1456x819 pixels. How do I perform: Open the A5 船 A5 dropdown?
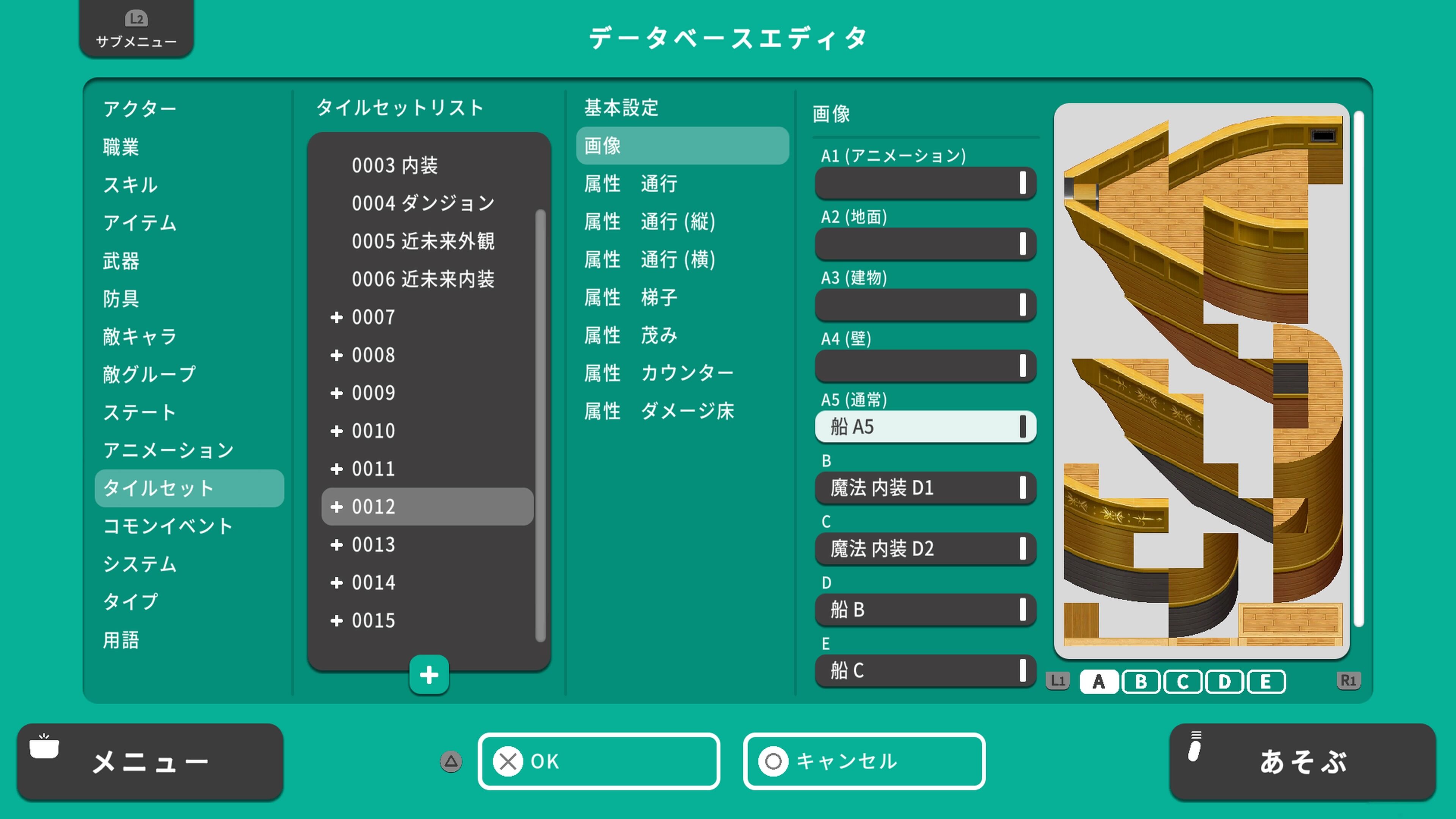925,427
